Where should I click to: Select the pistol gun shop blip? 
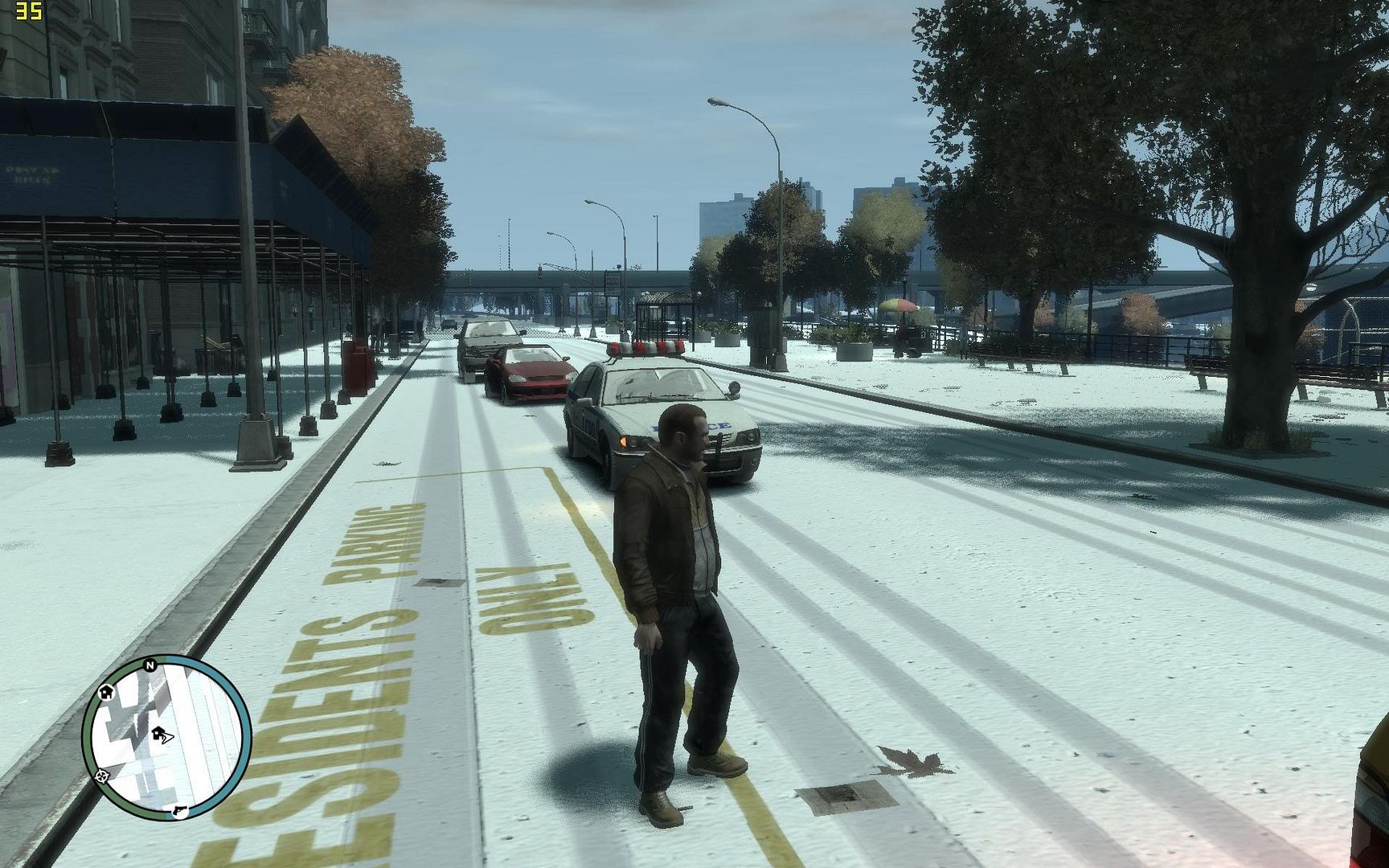click(178, 809)
